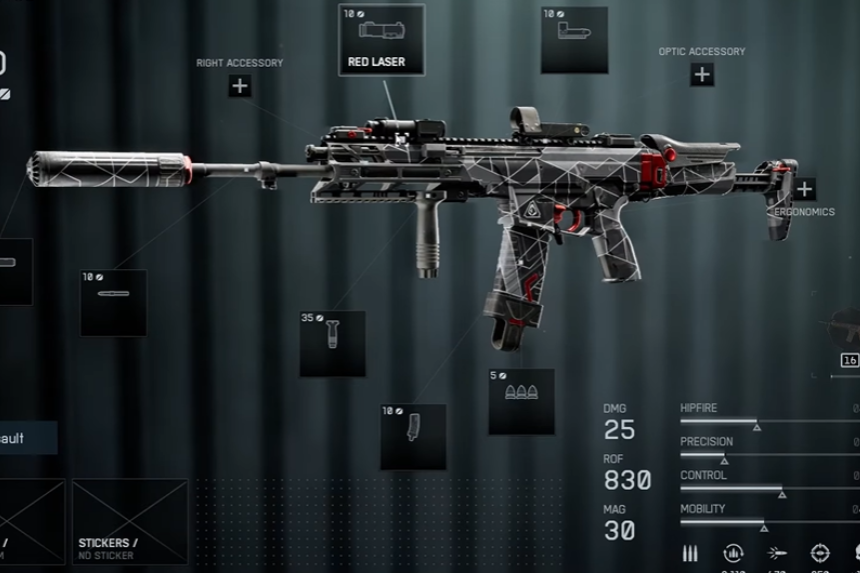860x573 pixels.
Task: Open the Stickers customization tile
Action: [130, 521]
